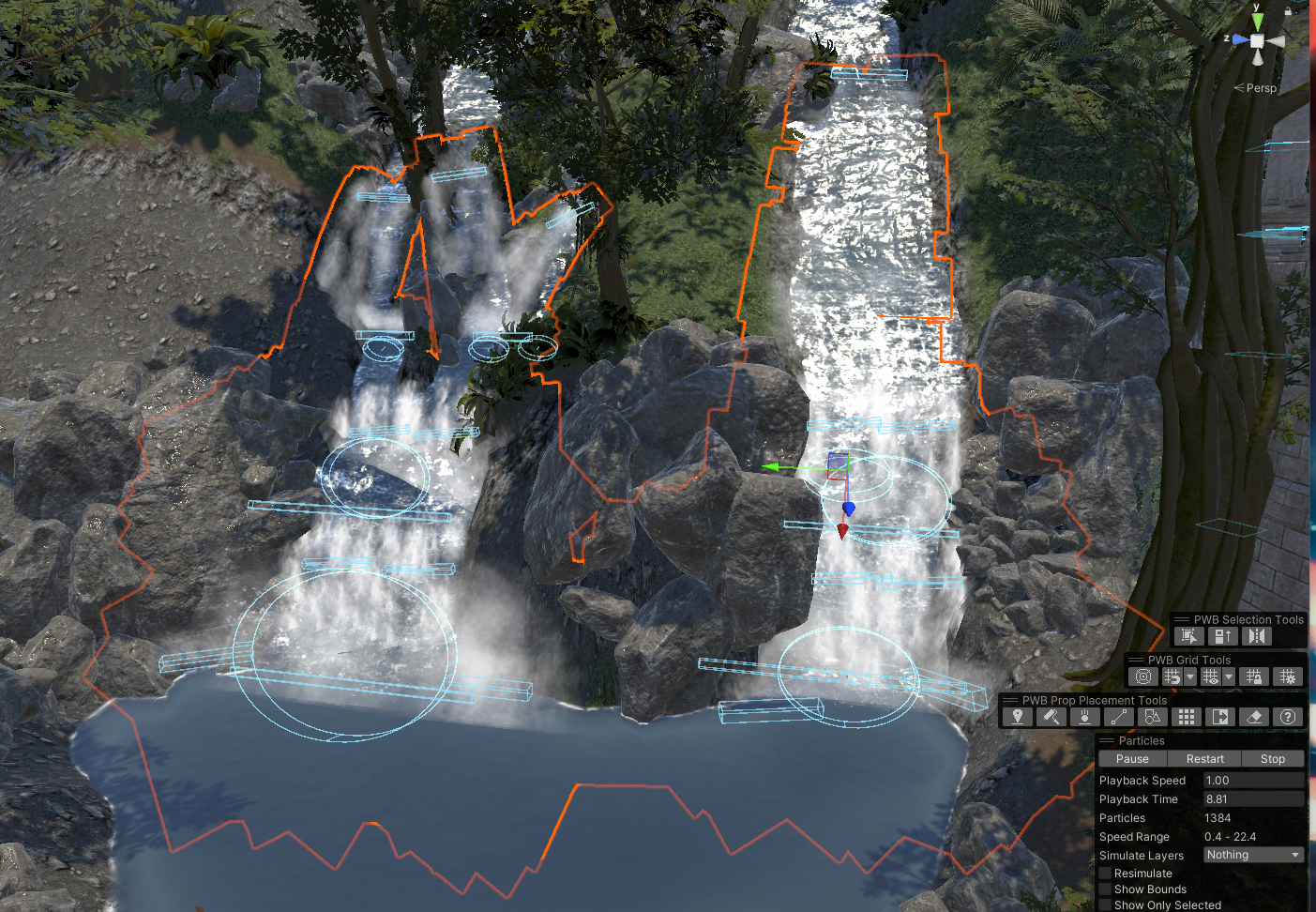Select the Brush tool from PWB Prop Placement Tools

click(1052, 716)
